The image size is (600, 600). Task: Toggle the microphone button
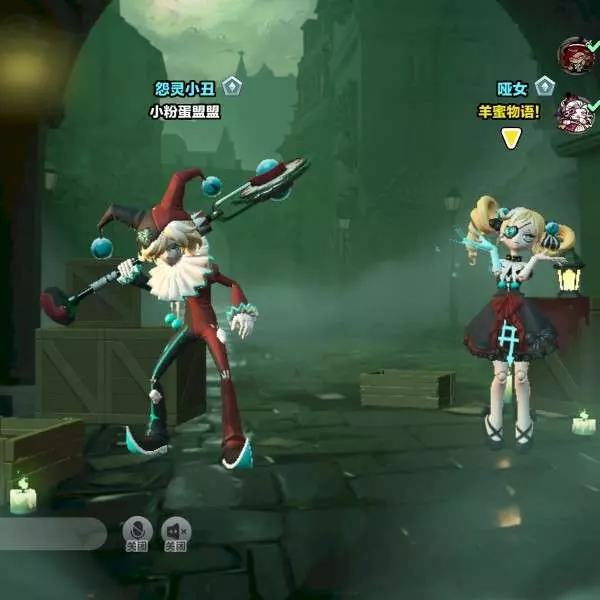(x=137, y=531)
